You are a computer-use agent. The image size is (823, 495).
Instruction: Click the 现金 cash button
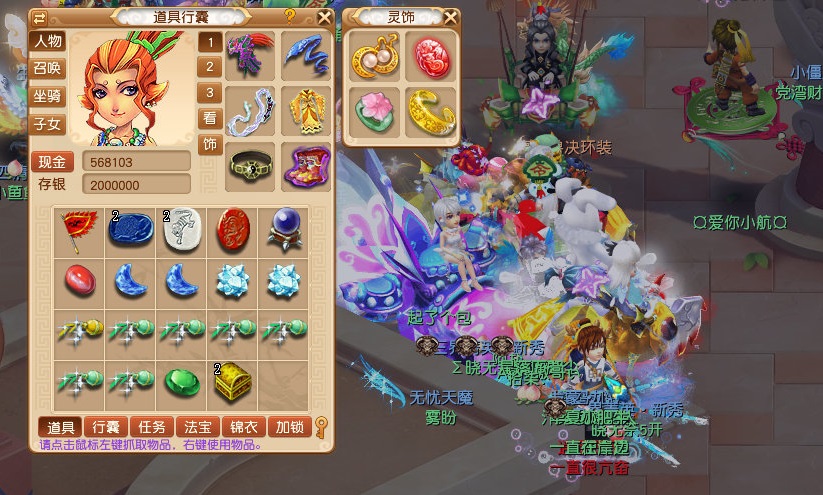52,162
